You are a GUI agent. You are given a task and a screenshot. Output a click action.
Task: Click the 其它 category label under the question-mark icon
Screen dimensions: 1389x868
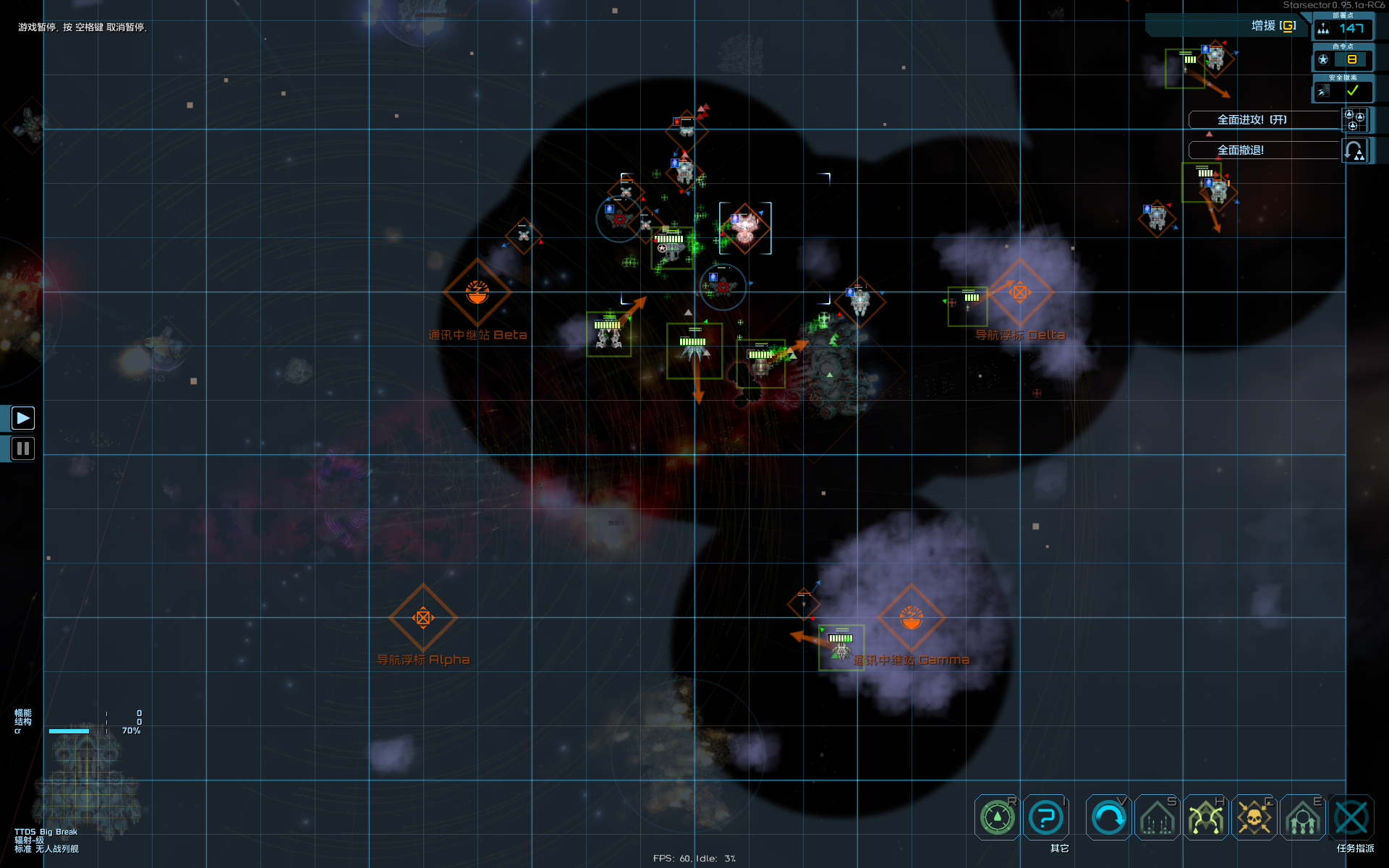tap(1058, 848)
